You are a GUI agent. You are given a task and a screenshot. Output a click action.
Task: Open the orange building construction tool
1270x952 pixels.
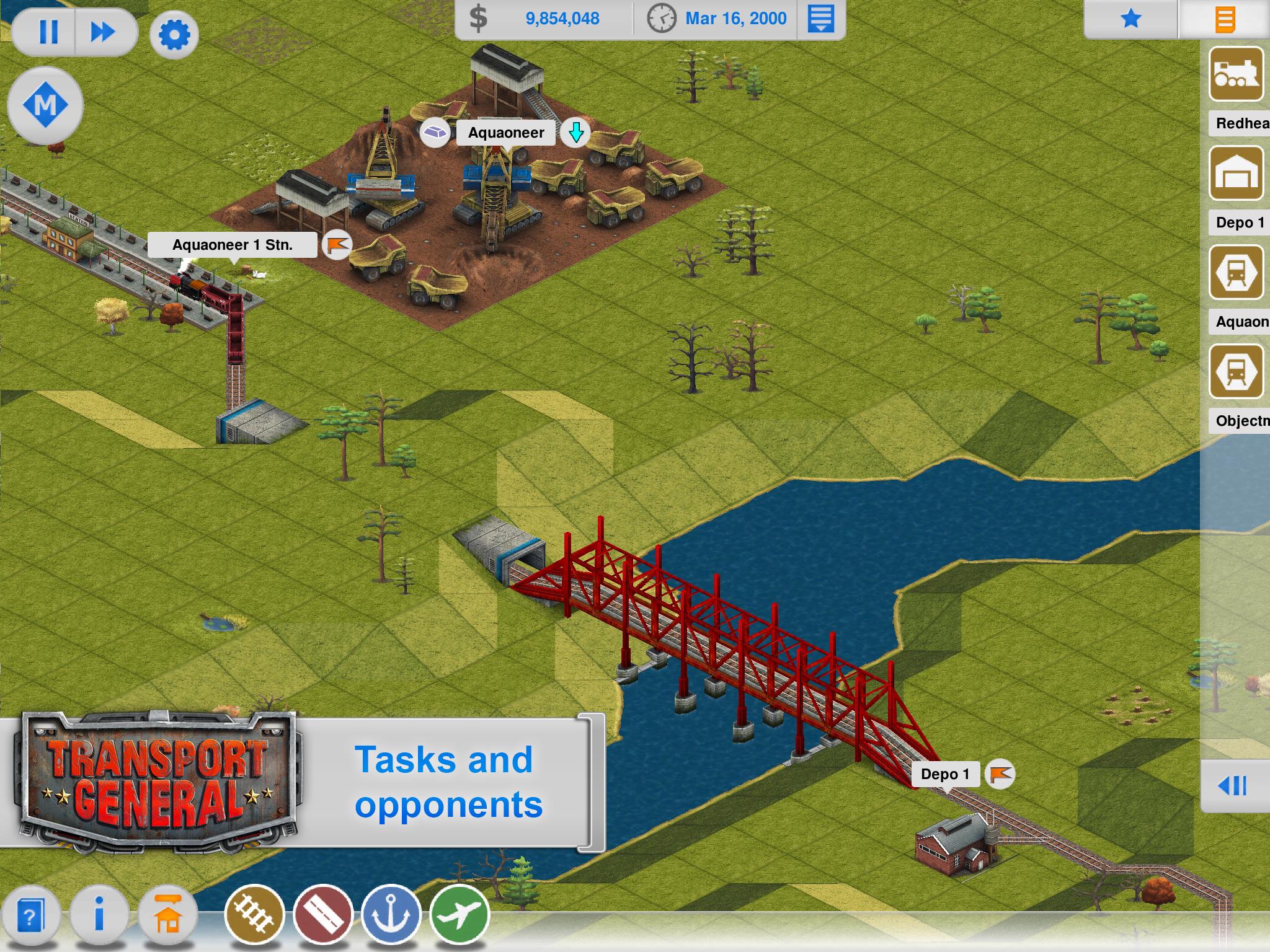[168, 915]
